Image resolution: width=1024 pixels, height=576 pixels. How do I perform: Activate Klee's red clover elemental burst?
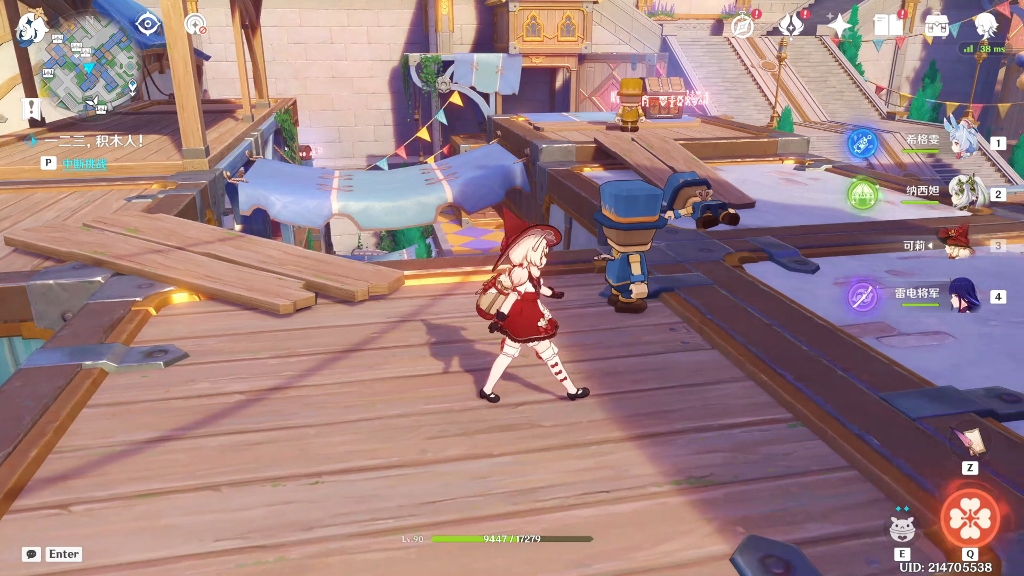click(x=969, y=518)
